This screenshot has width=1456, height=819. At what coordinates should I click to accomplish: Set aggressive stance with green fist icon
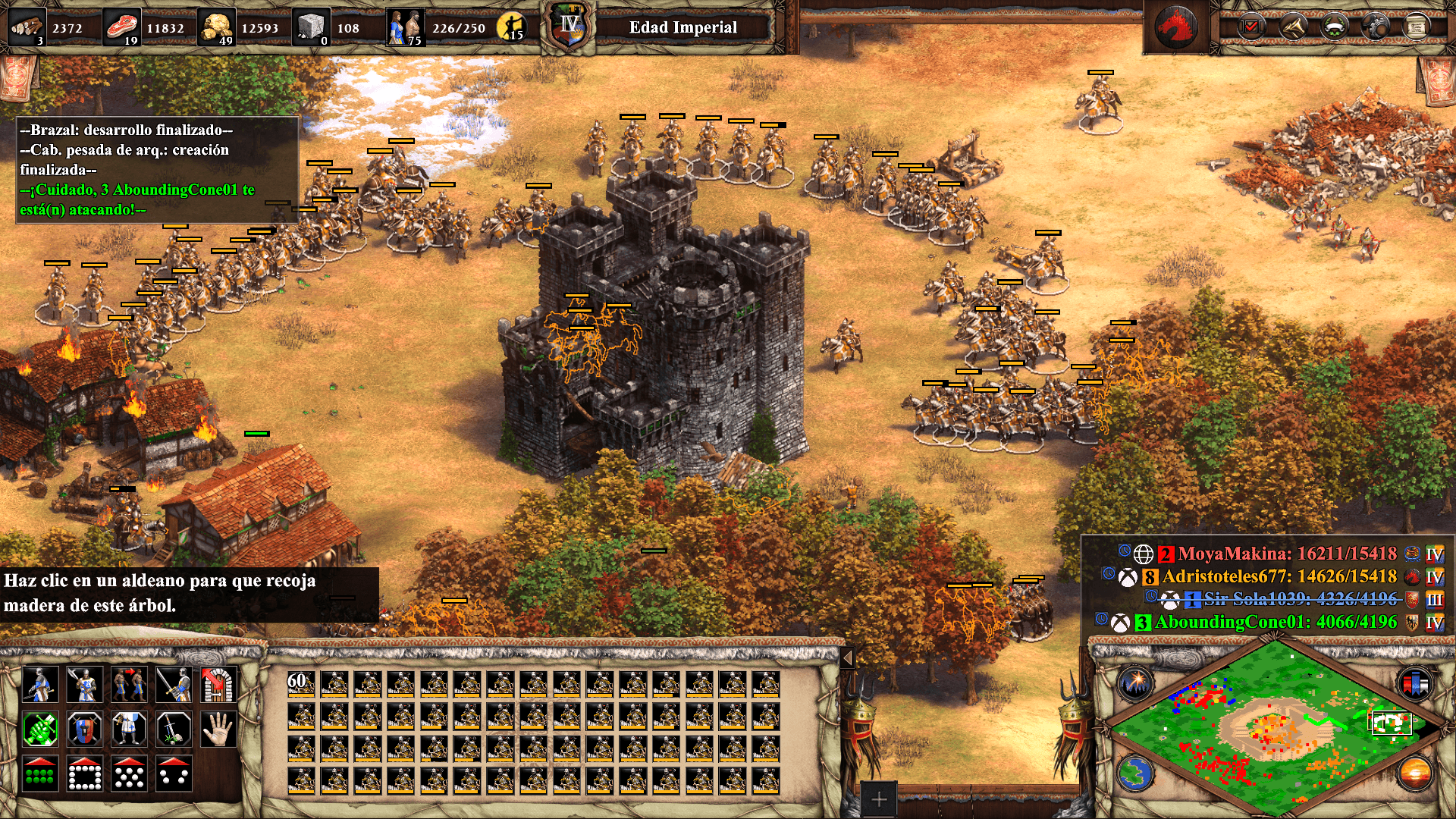[x=40, y=730]
